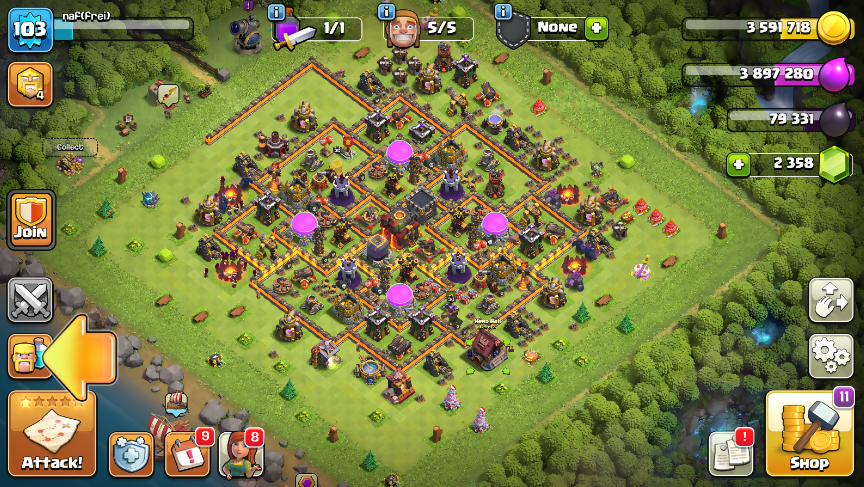The image size is (864, 487).
Task: Add a shield via the None plus button
Action: click(597, 28)
